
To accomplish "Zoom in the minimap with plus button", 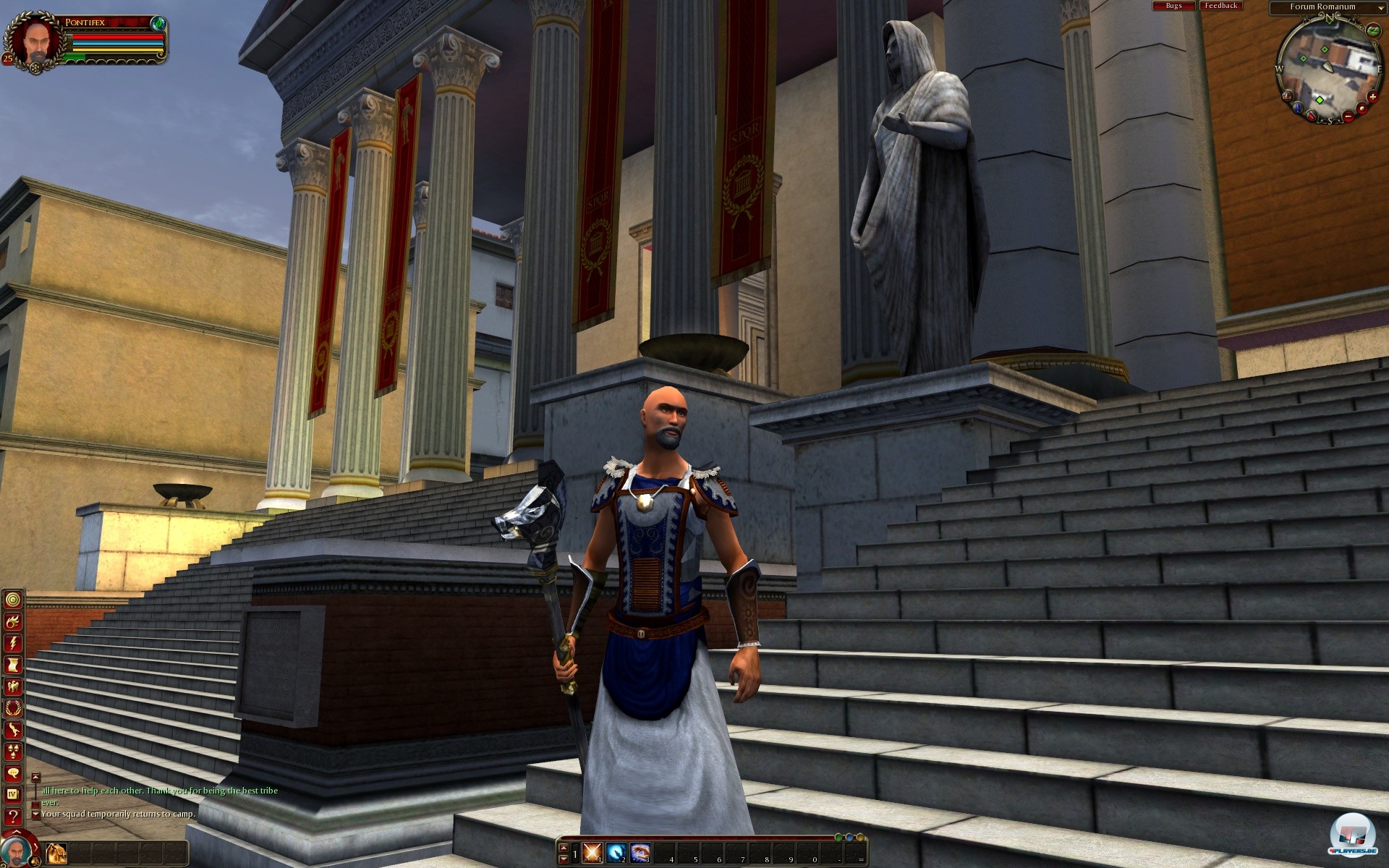I will [x=1373, y=97].
